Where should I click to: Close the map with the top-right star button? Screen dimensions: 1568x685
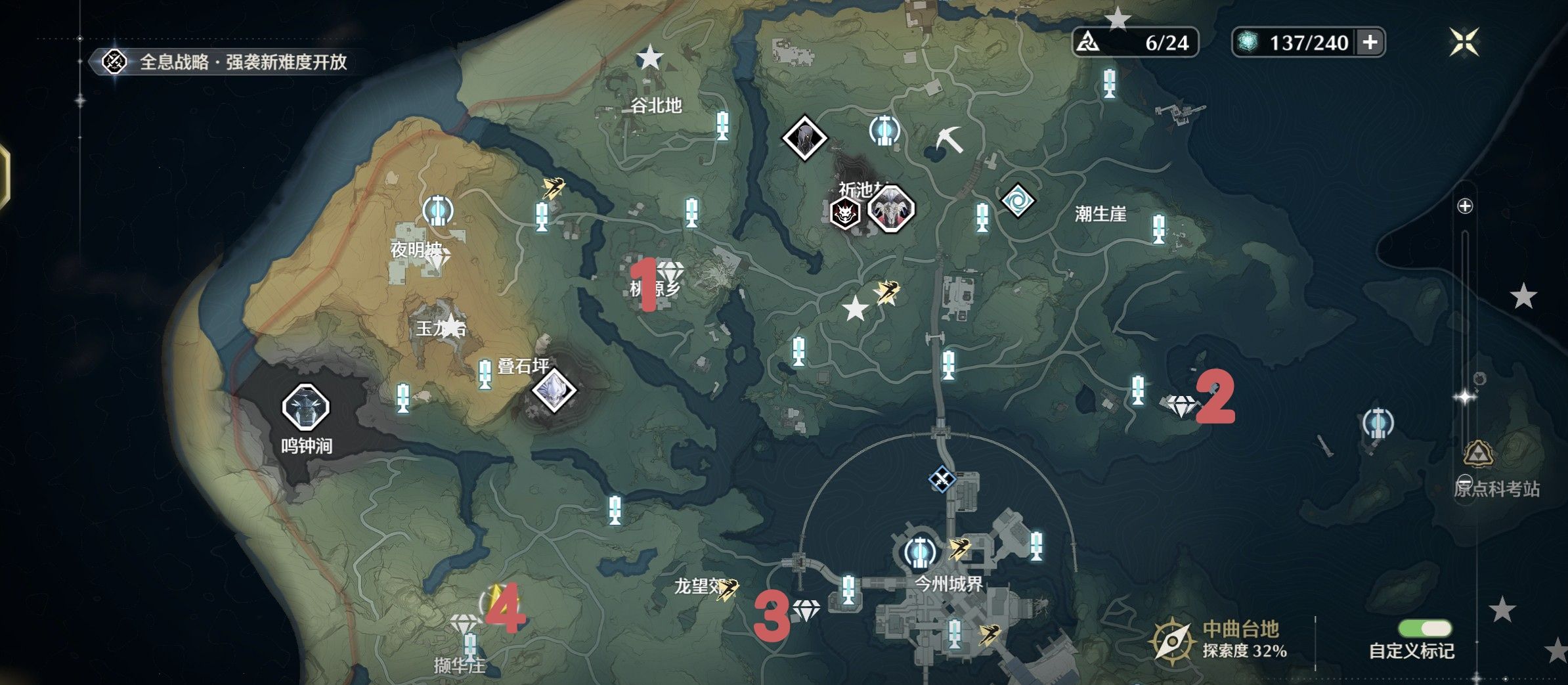click(1464, 42)
